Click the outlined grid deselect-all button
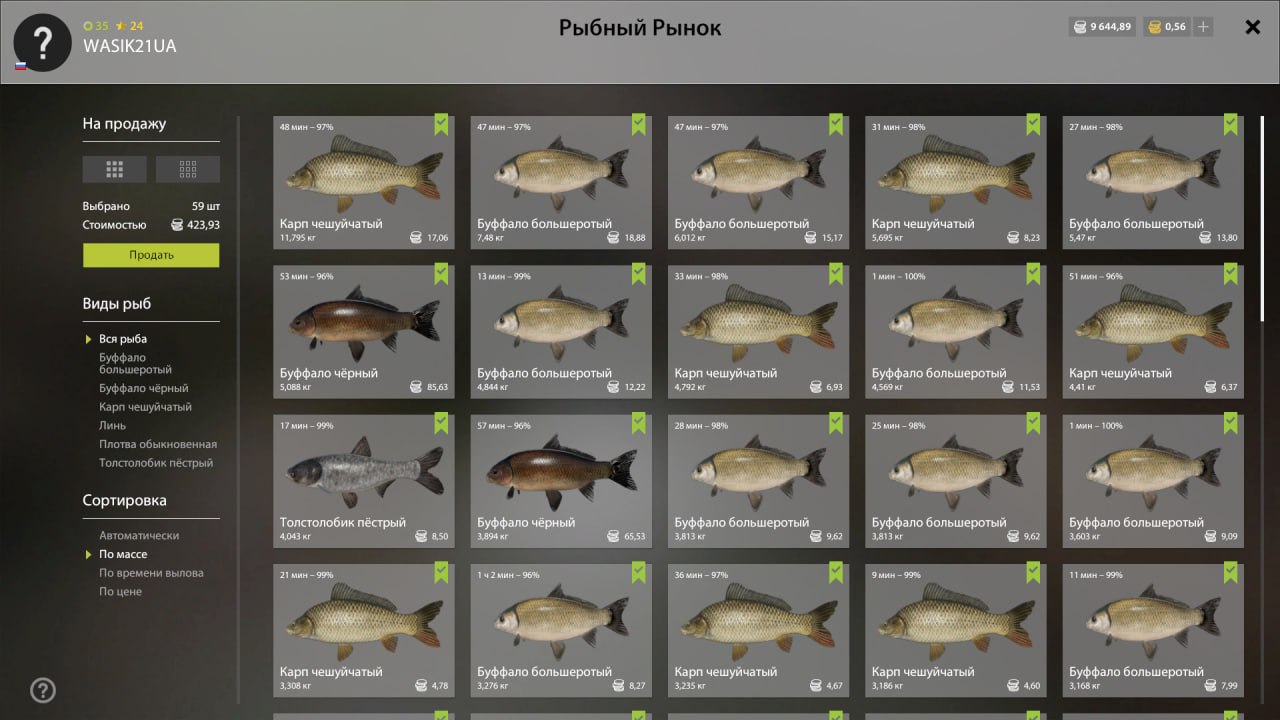1280x720 pixels. click(188, 169)
